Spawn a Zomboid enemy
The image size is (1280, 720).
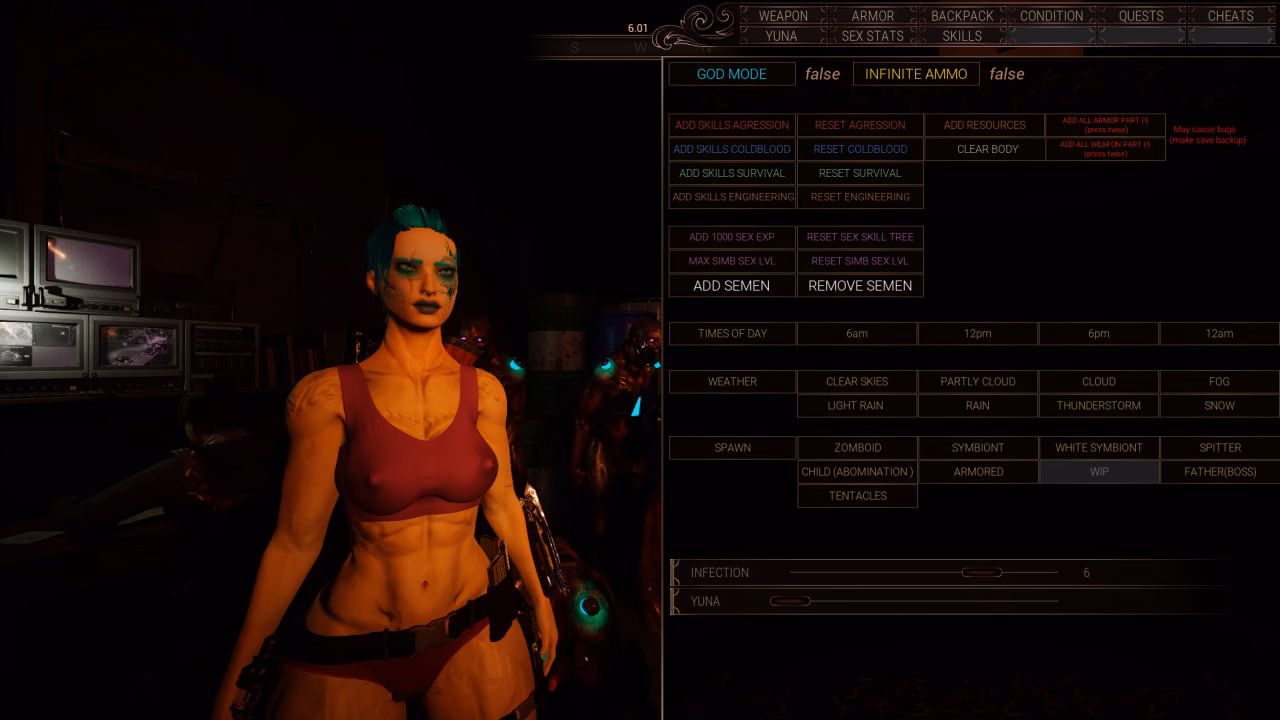(857, 447)
